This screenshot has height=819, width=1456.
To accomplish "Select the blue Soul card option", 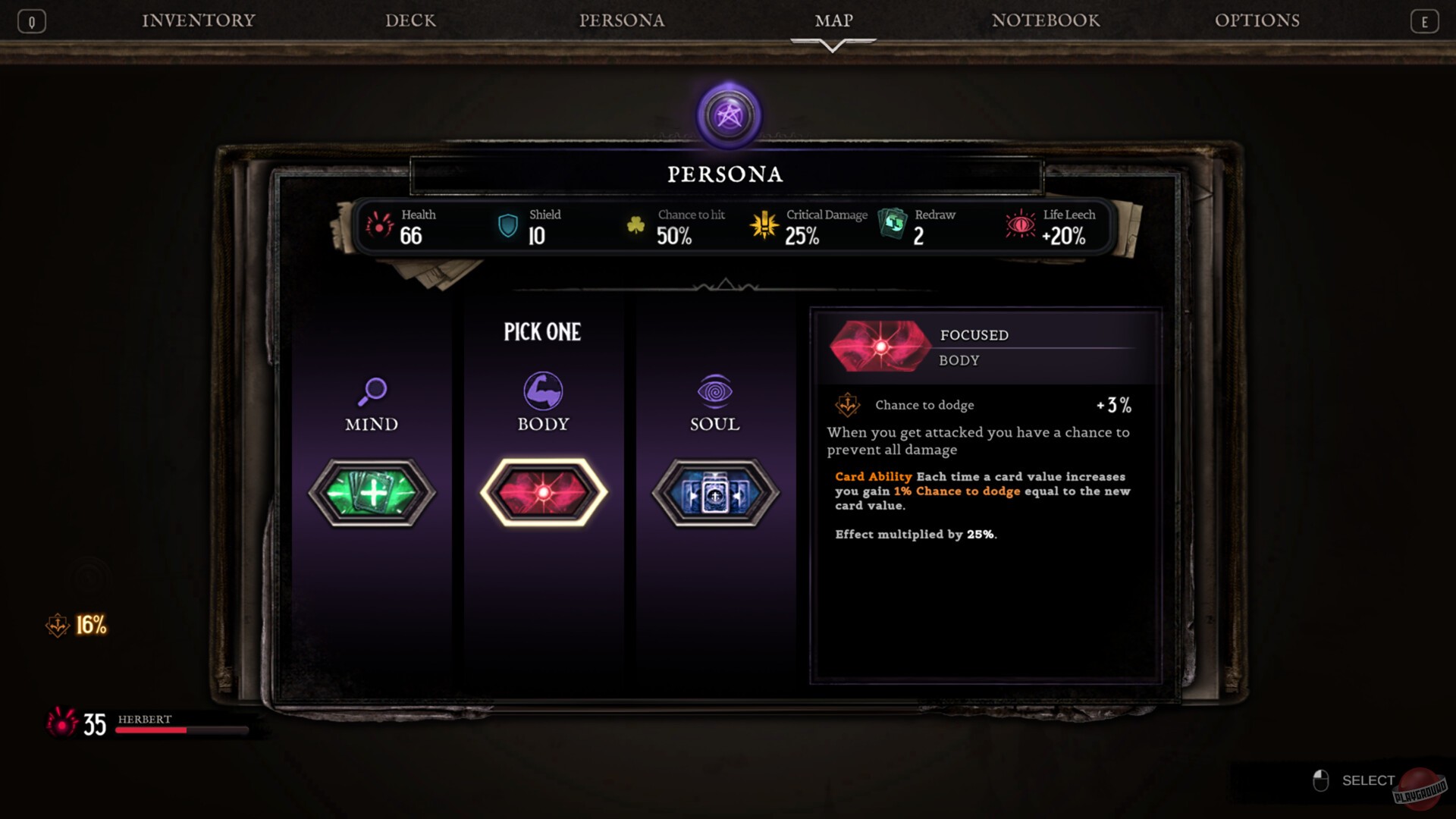I will (713, 490).
